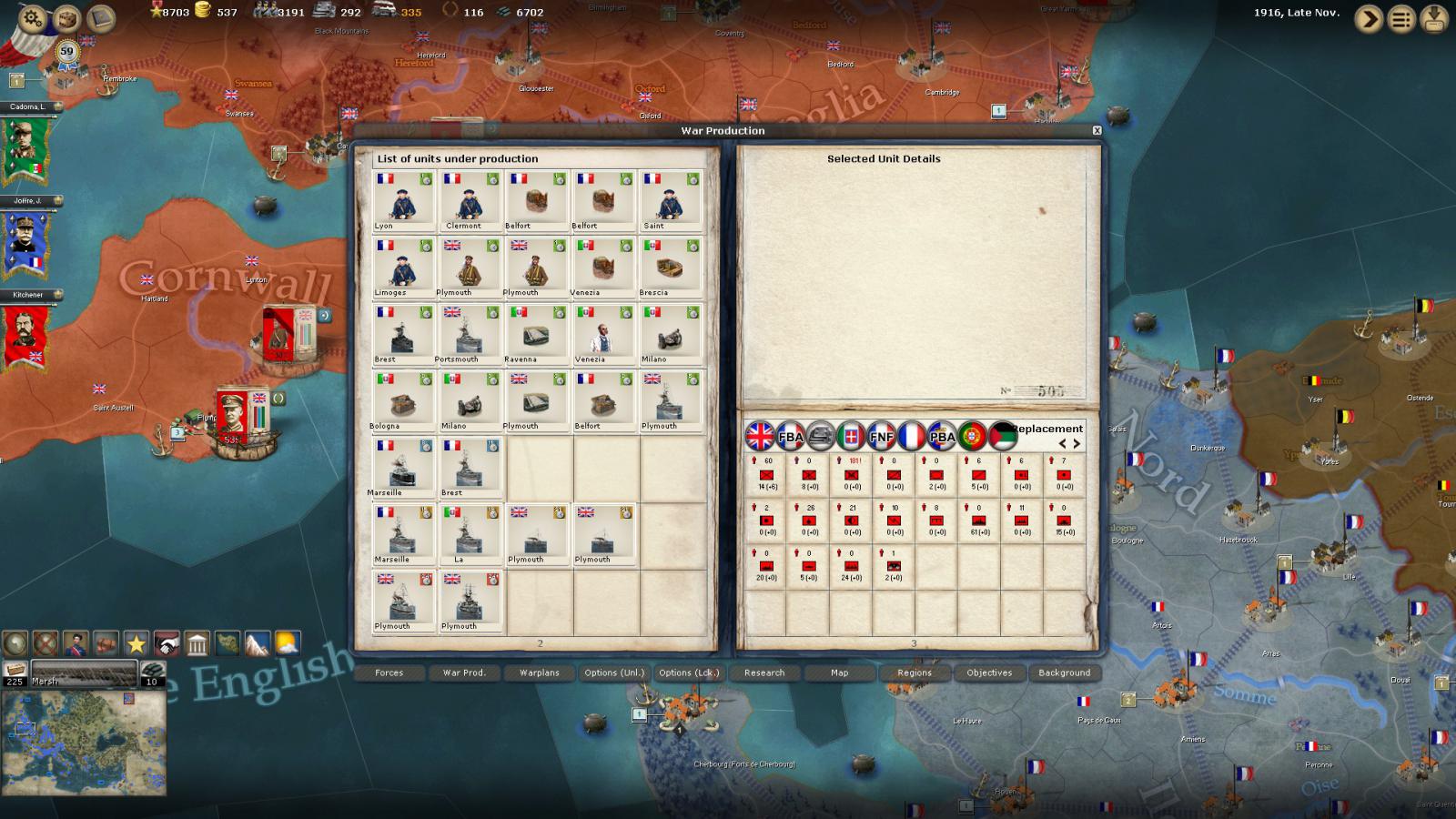1456x819 pixels.
Task: Open the Forces tab
Action: tap(389, 672)
